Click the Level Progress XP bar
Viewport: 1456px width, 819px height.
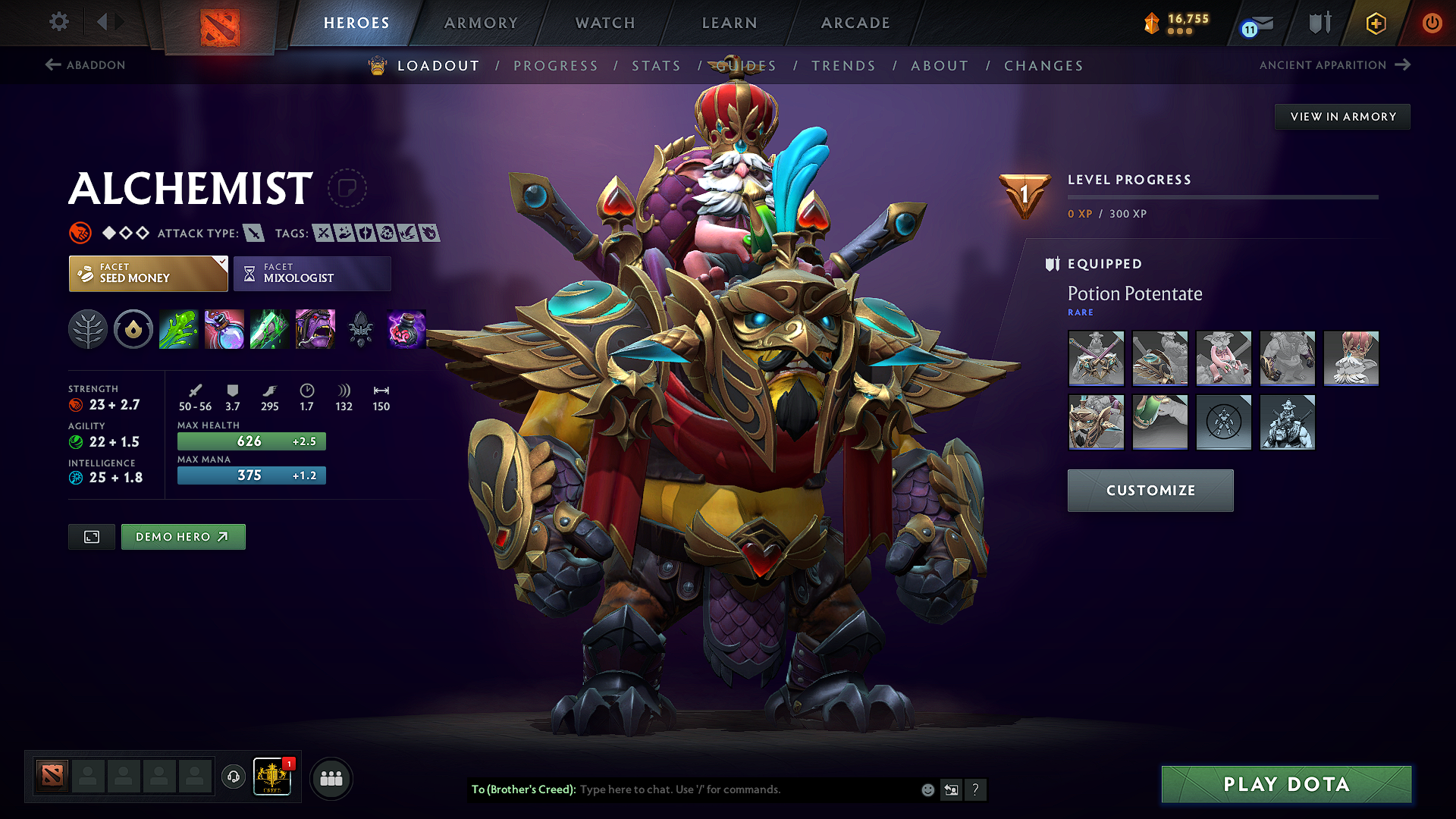pyautogui.click(x=1223, y=196)
